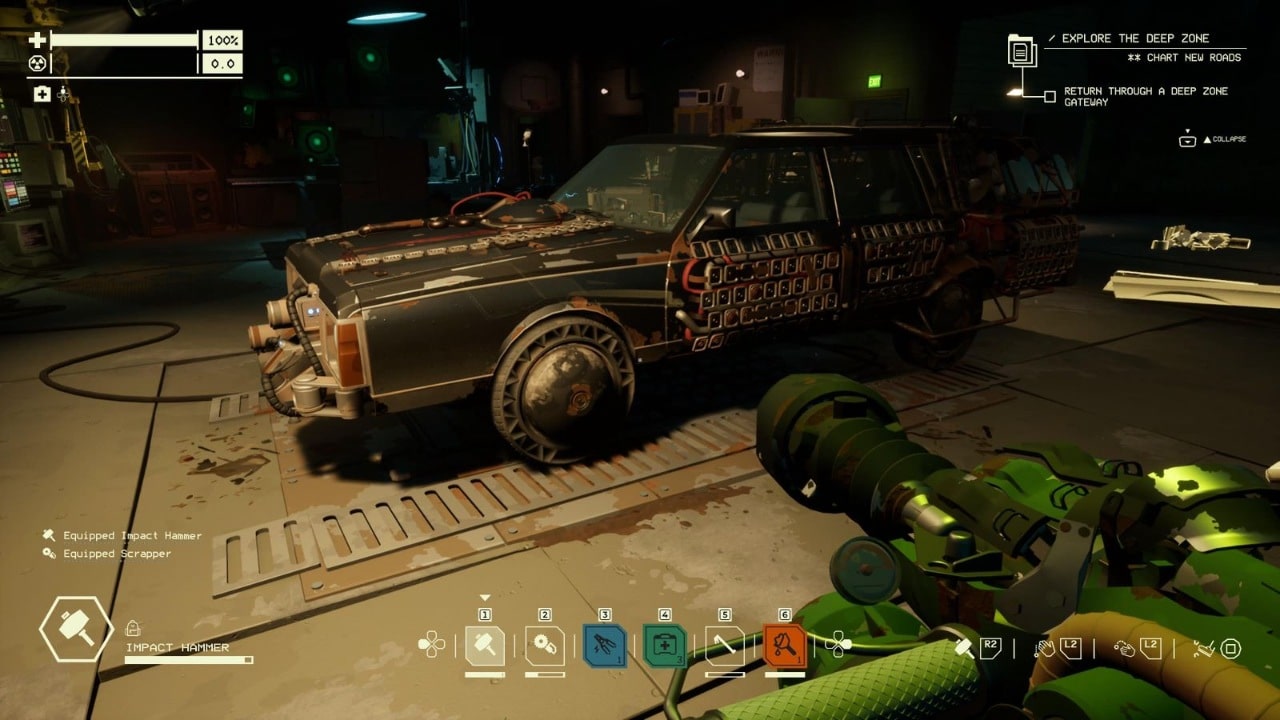Use the quick-heal medkit icon under the health bar

[42, 94]
